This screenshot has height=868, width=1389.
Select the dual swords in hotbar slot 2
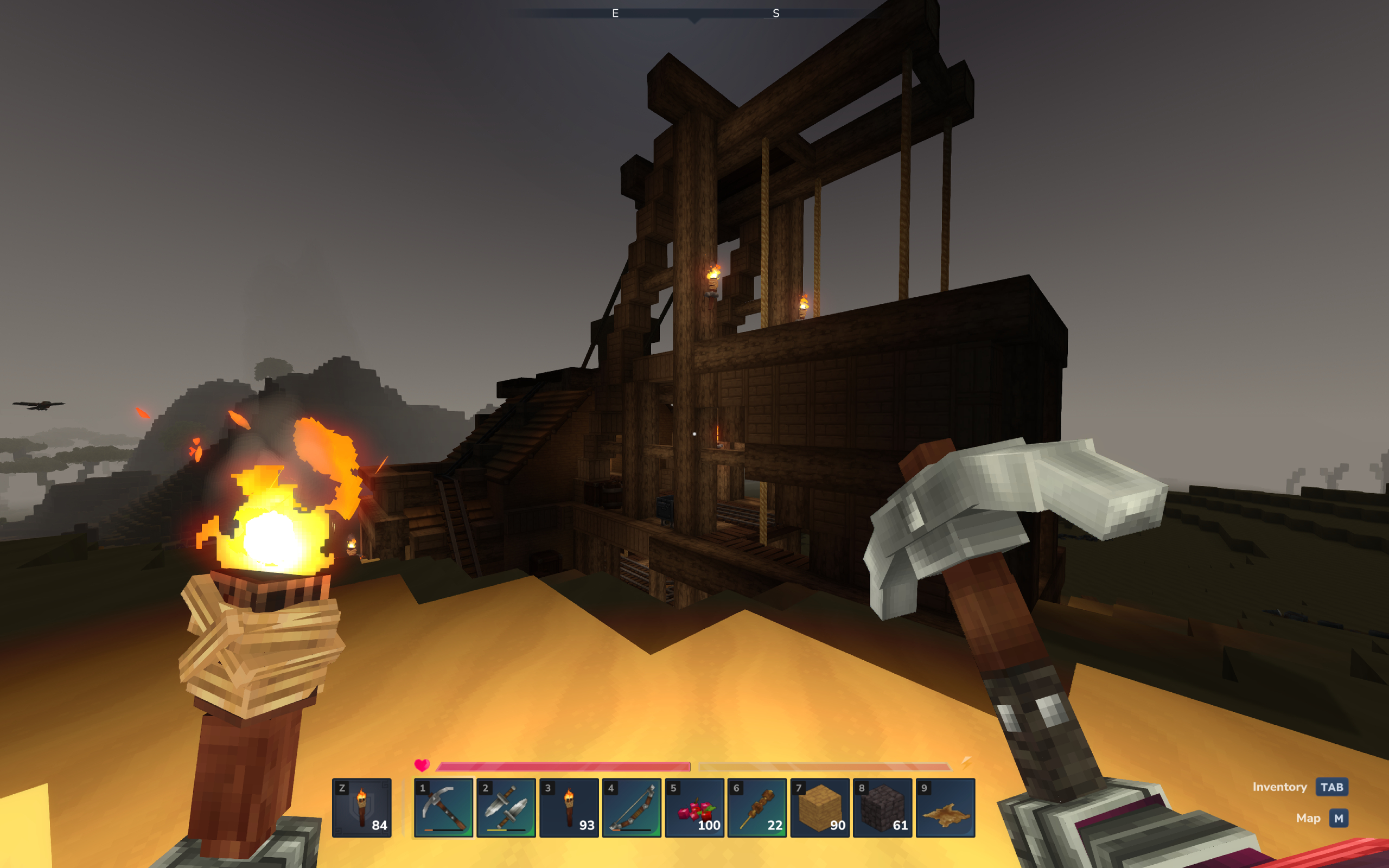507,808
